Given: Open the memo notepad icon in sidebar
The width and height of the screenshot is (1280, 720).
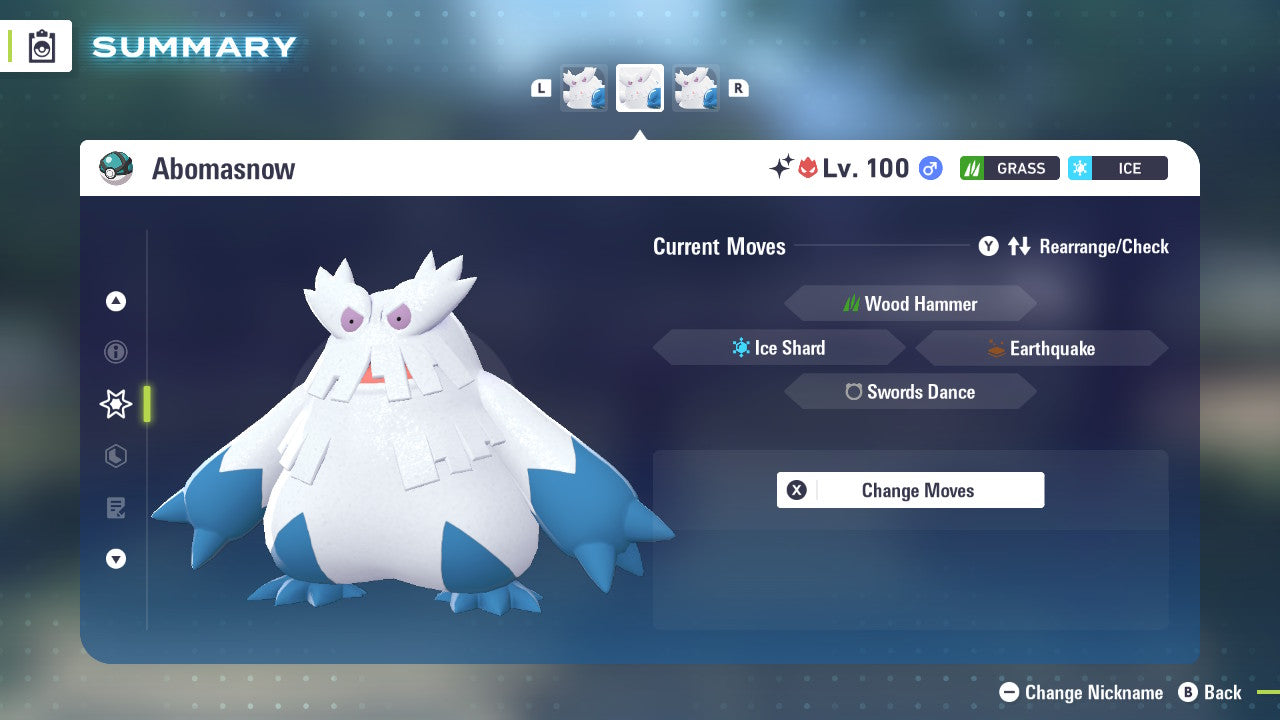Looking at the screenshot, I should tap(115, 508).
